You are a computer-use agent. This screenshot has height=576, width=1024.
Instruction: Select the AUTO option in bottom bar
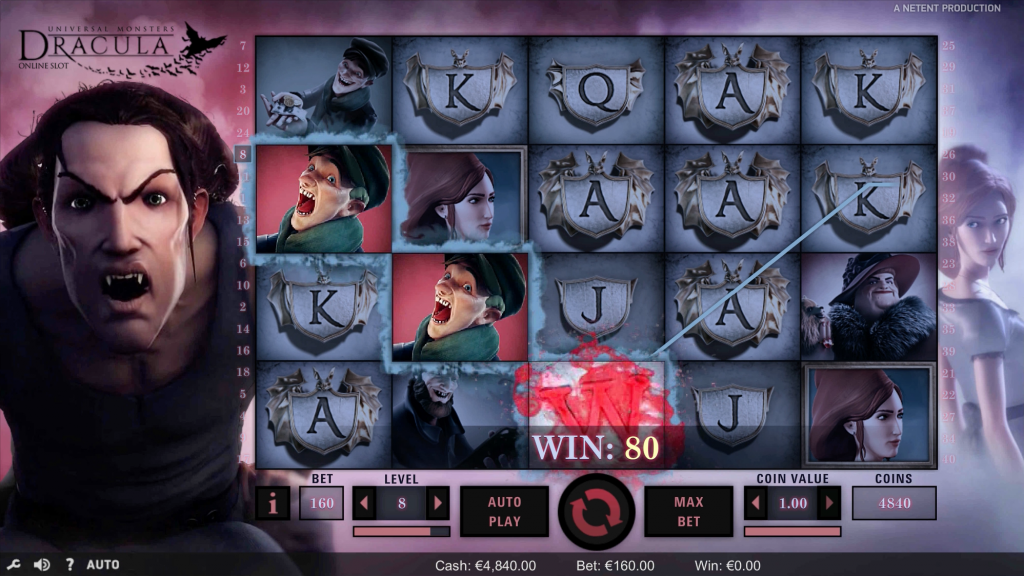tap(103, 565)
